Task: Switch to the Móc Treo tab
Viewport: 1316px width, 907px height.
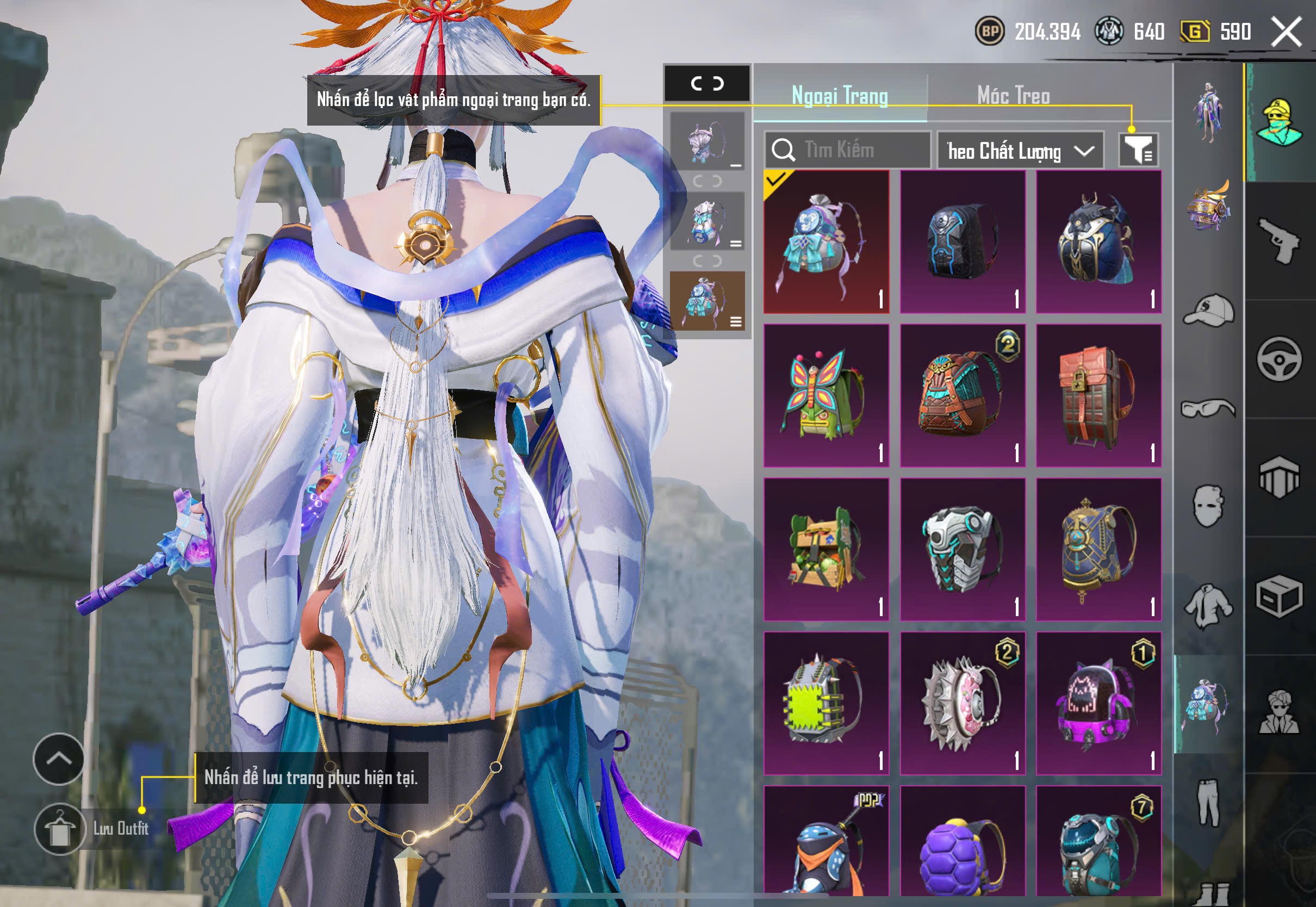Action: click(x=1013, y=96)
